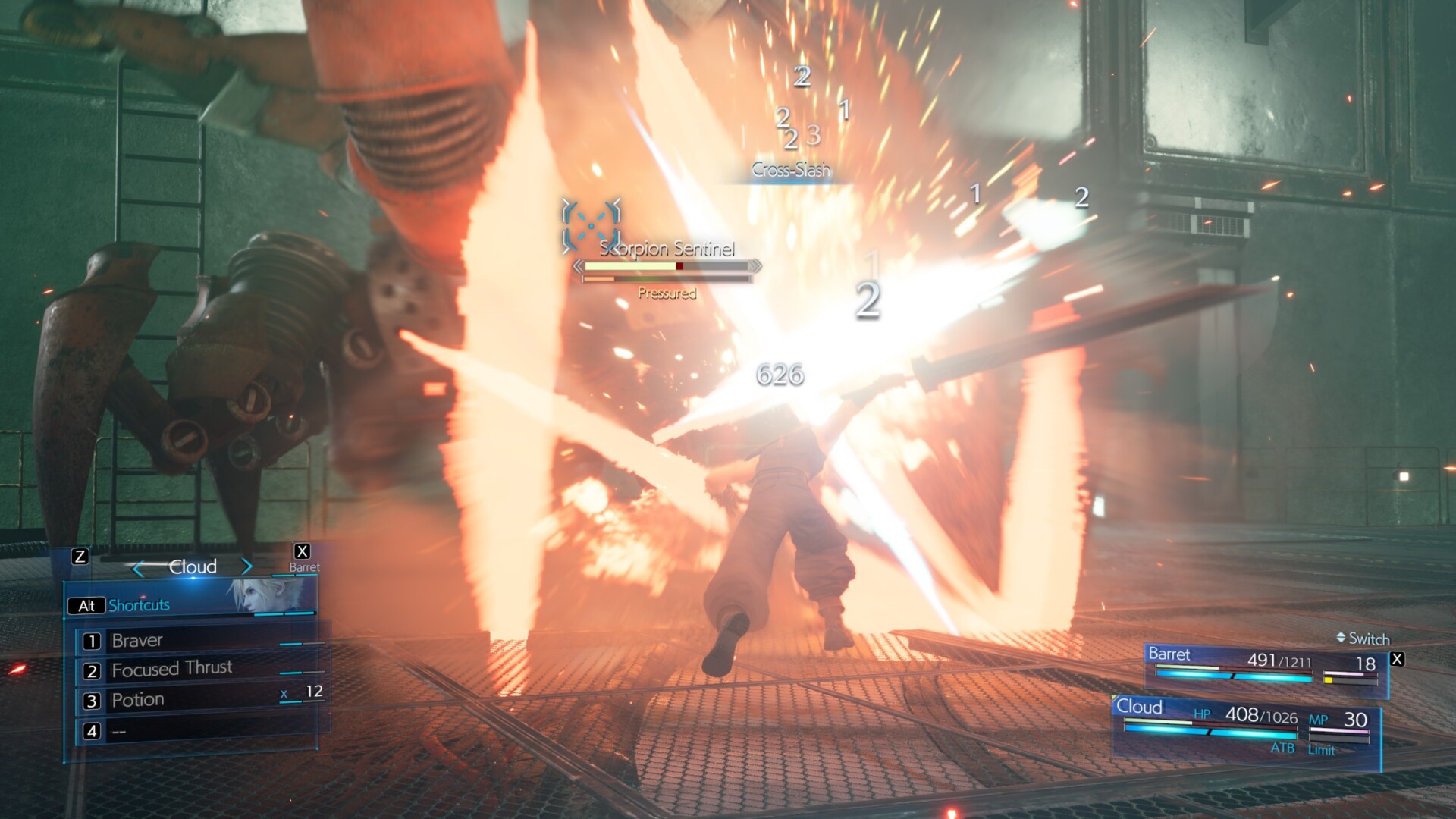The image size is (1456, 819).
Task: Open the Shortcuts command header
Action: (x=139, y=605)
